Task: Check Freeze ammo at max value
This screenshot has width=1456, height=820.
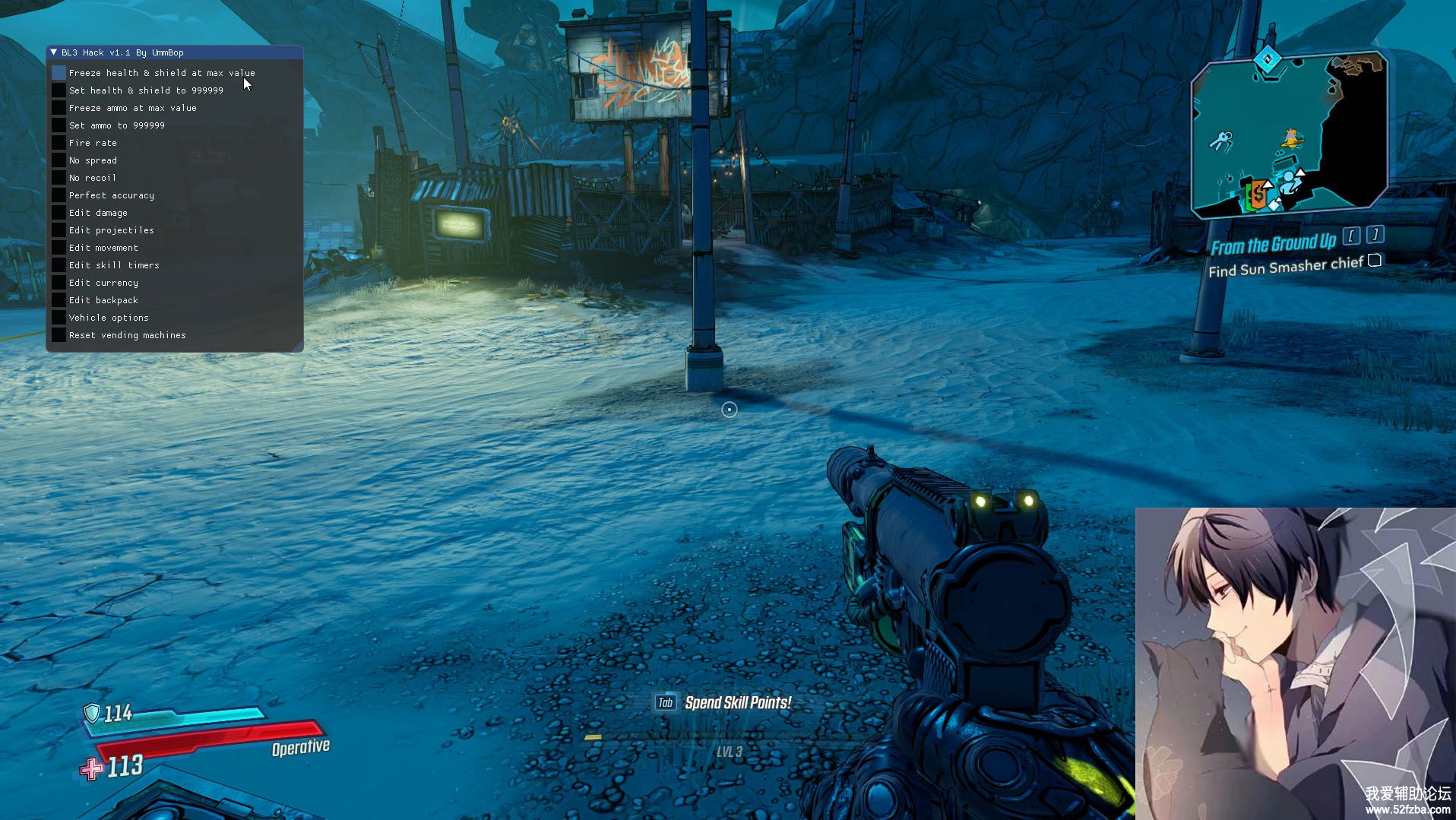Action: pos(59,108)
